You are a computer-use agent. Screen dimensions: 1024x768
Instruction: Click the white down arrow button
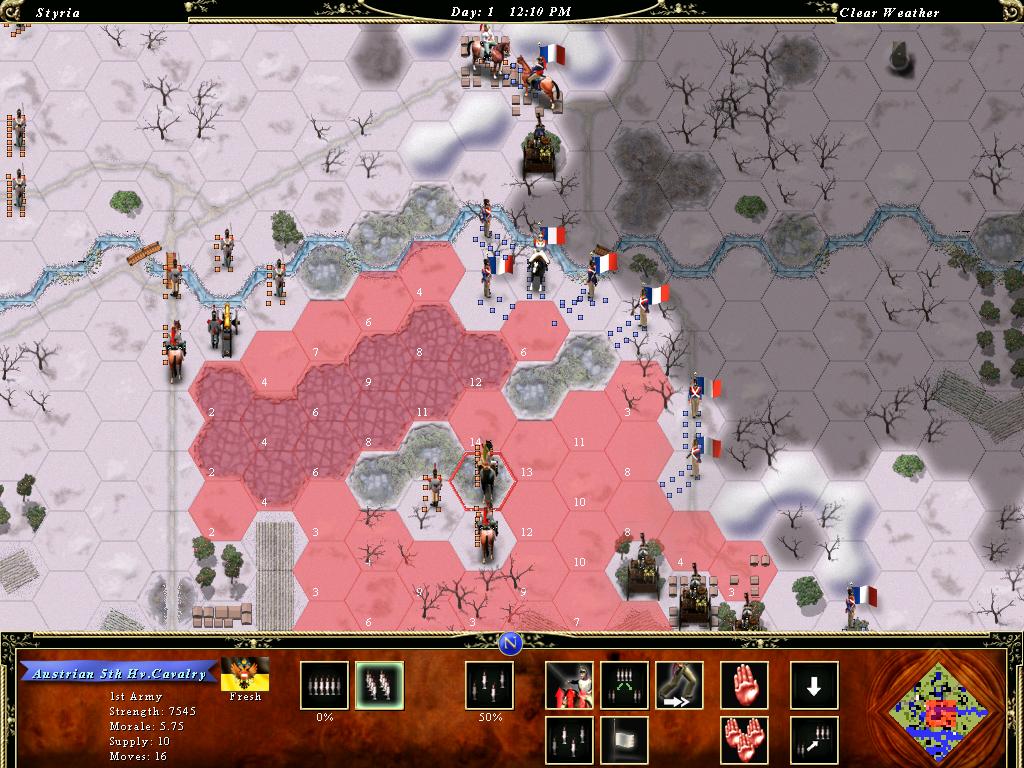pyautogui.click(x=814, y=686)
